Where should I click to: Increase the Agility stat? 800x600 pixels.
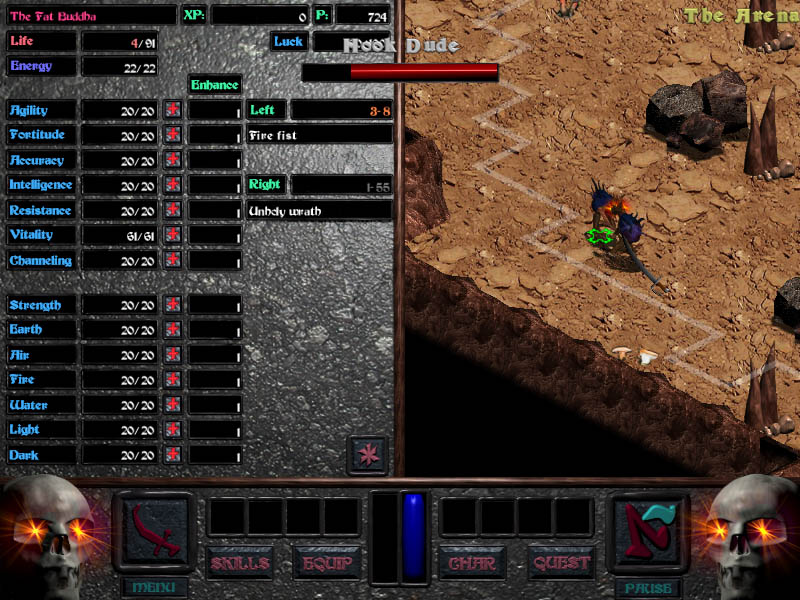click(x=173, y=110)
